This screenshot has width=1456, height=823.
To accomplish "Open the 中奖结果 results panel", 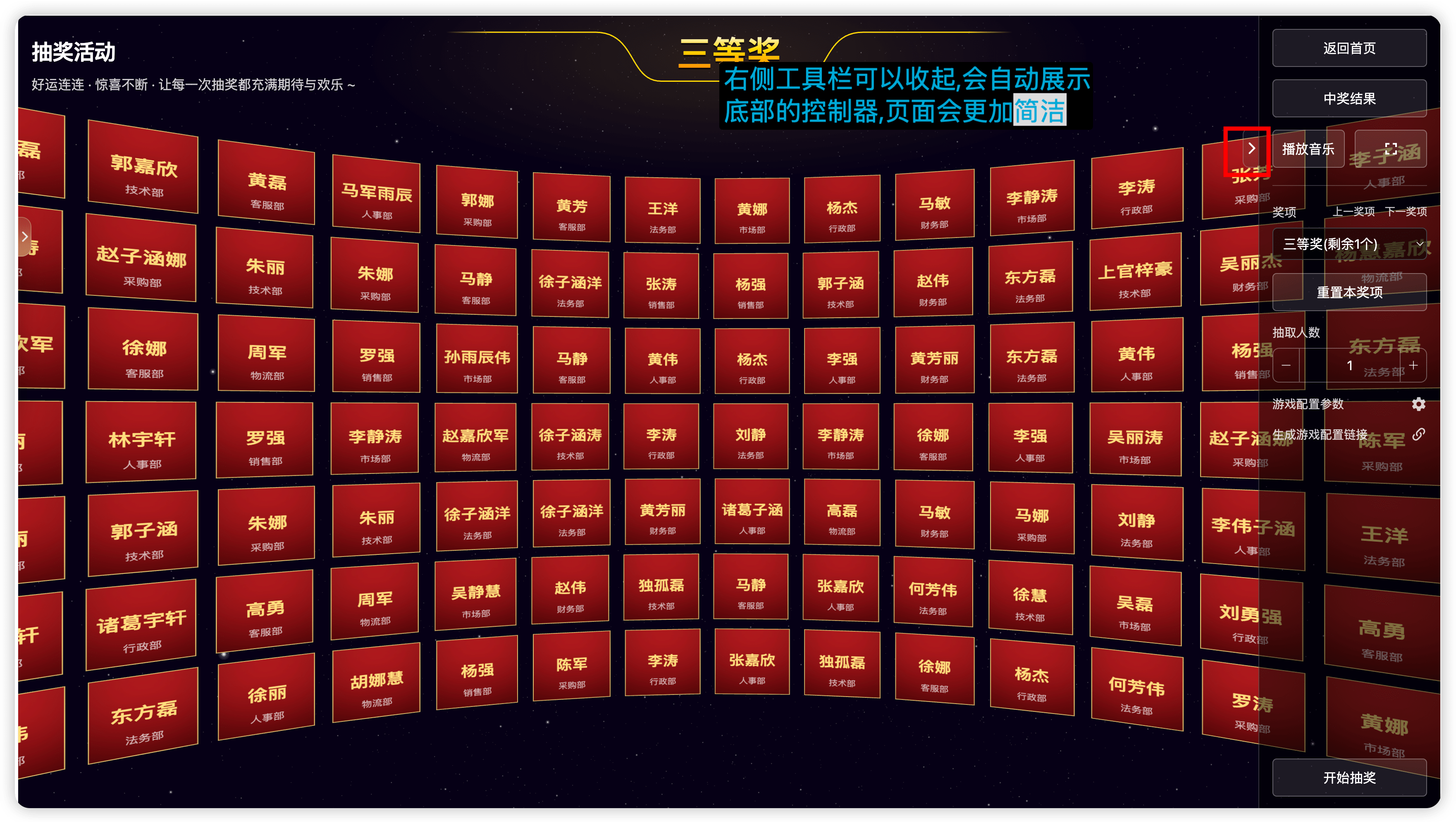I will (x=1349, y=98).
